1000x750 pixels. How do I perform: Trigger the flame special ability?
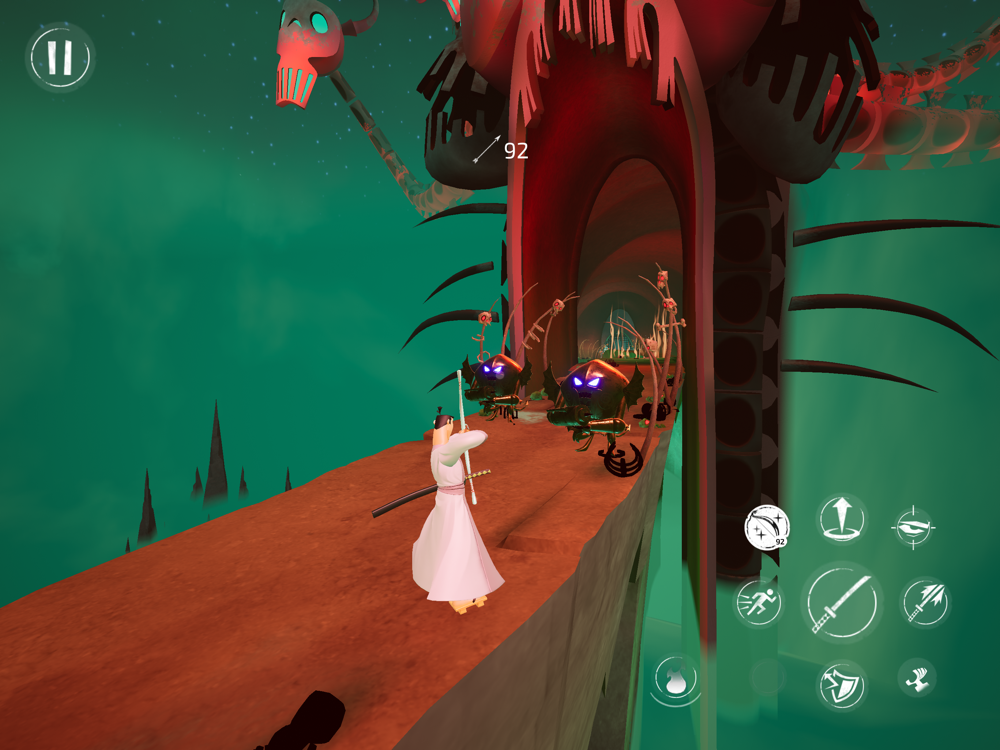click(676, 682)
